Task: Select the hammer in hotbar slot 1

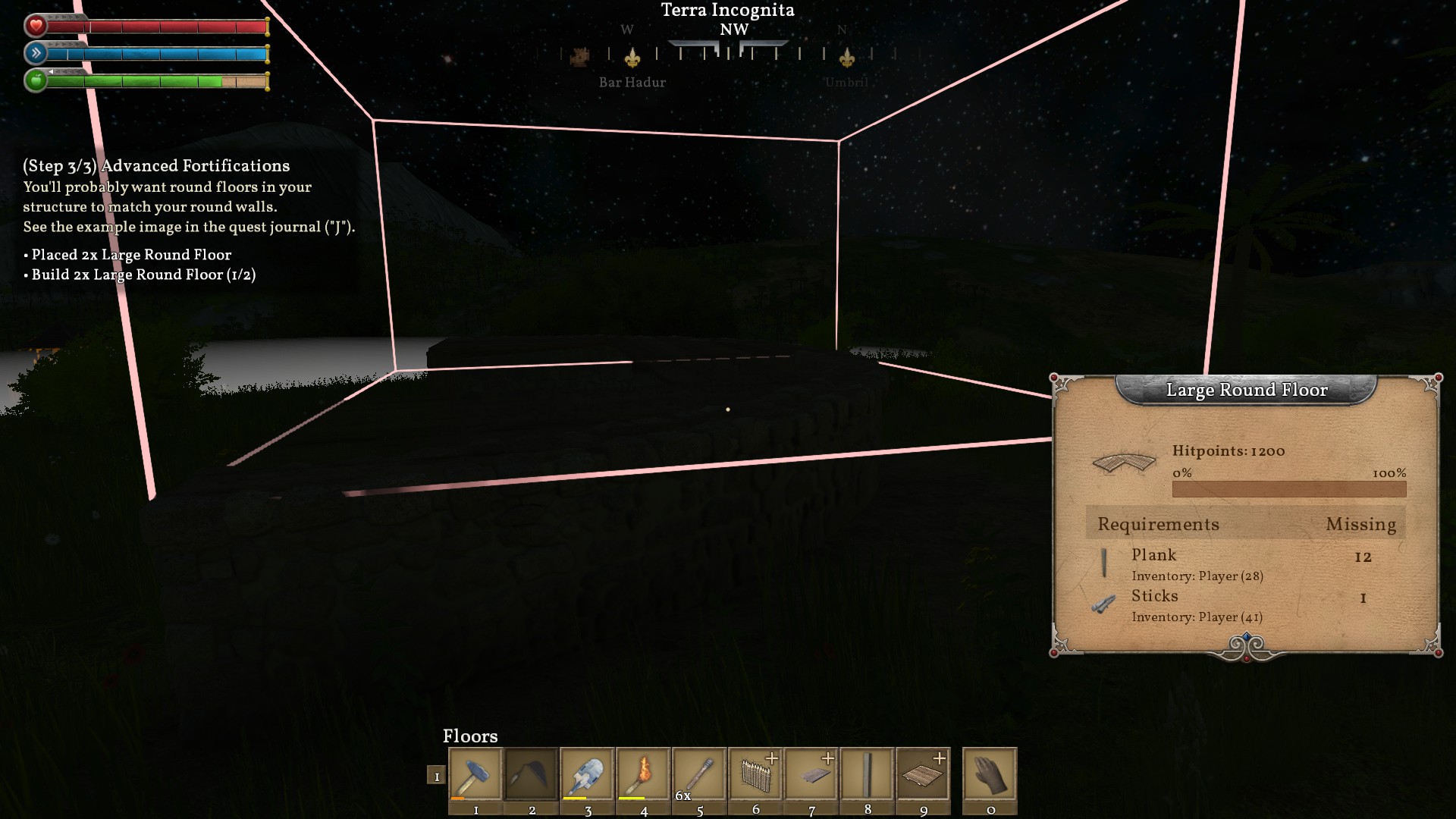Action: tap(475, 774)
